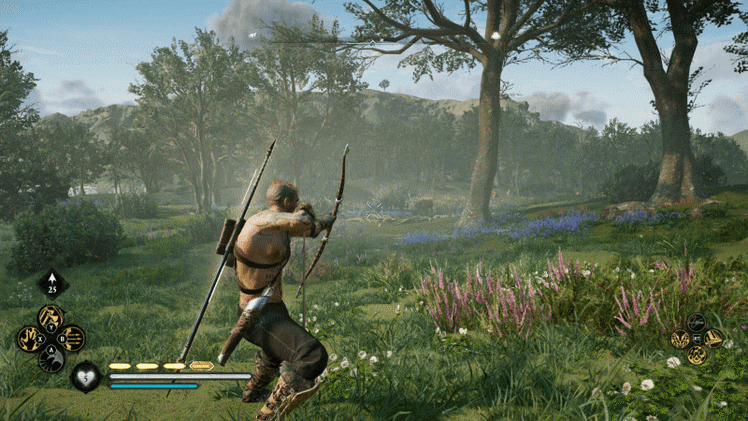
Task: Select the raven wing ability icon
Action: click(51, 360)
